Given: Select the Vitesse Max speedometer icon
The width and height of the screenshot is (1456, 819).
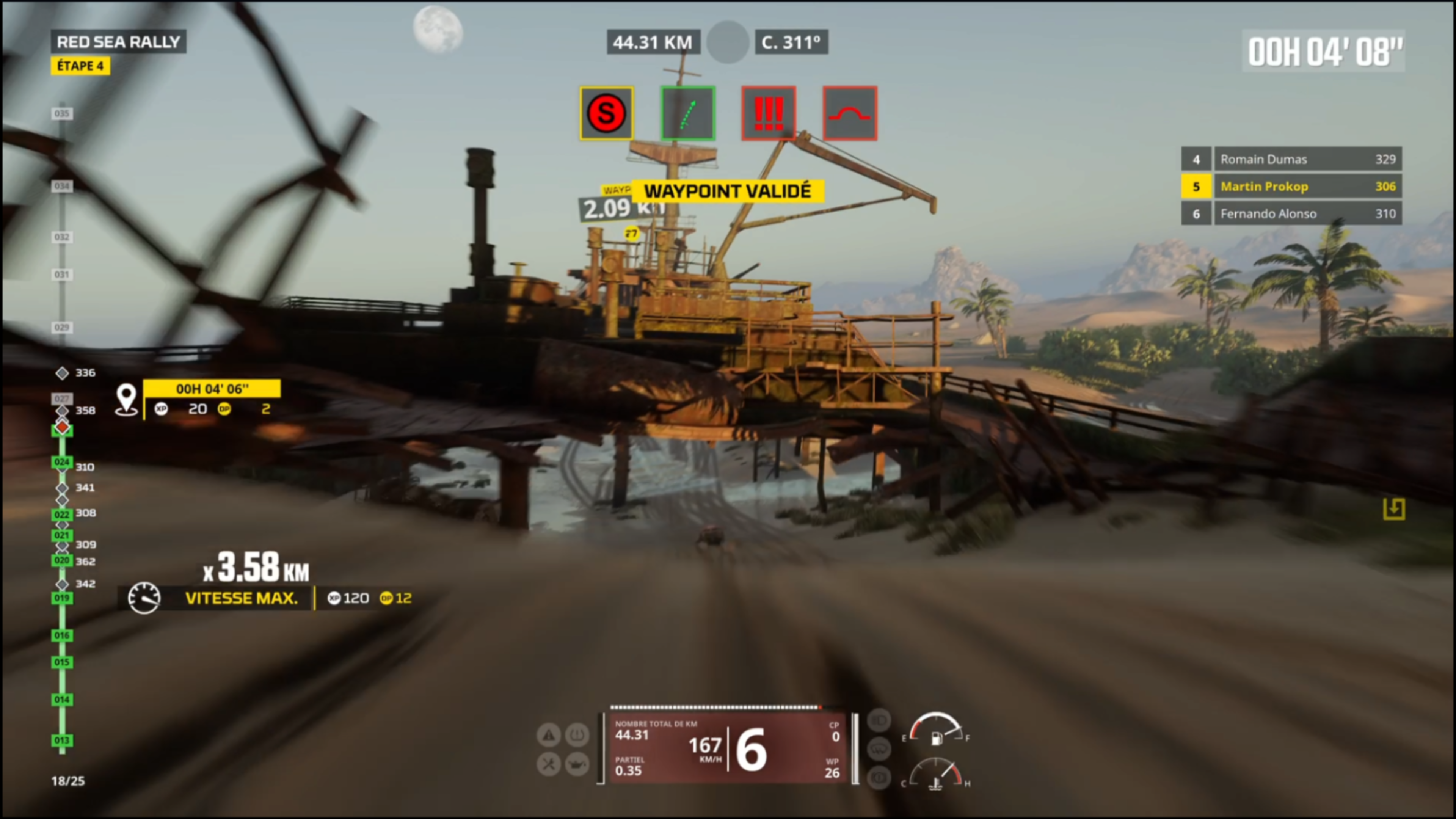Looking at the screenshot, I should click(144, 598).
